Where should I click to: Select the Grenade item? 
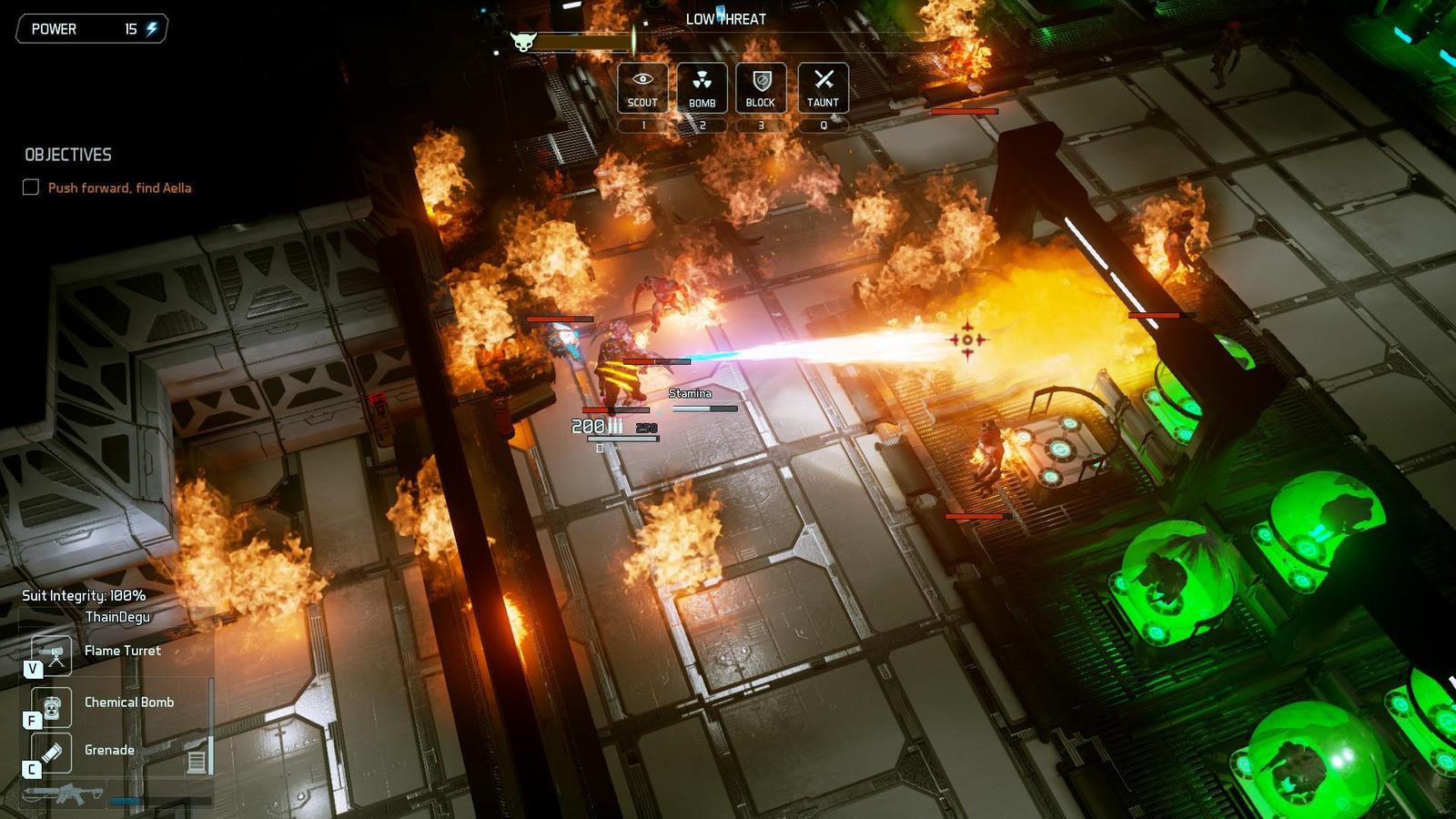[x=52, y=753]
